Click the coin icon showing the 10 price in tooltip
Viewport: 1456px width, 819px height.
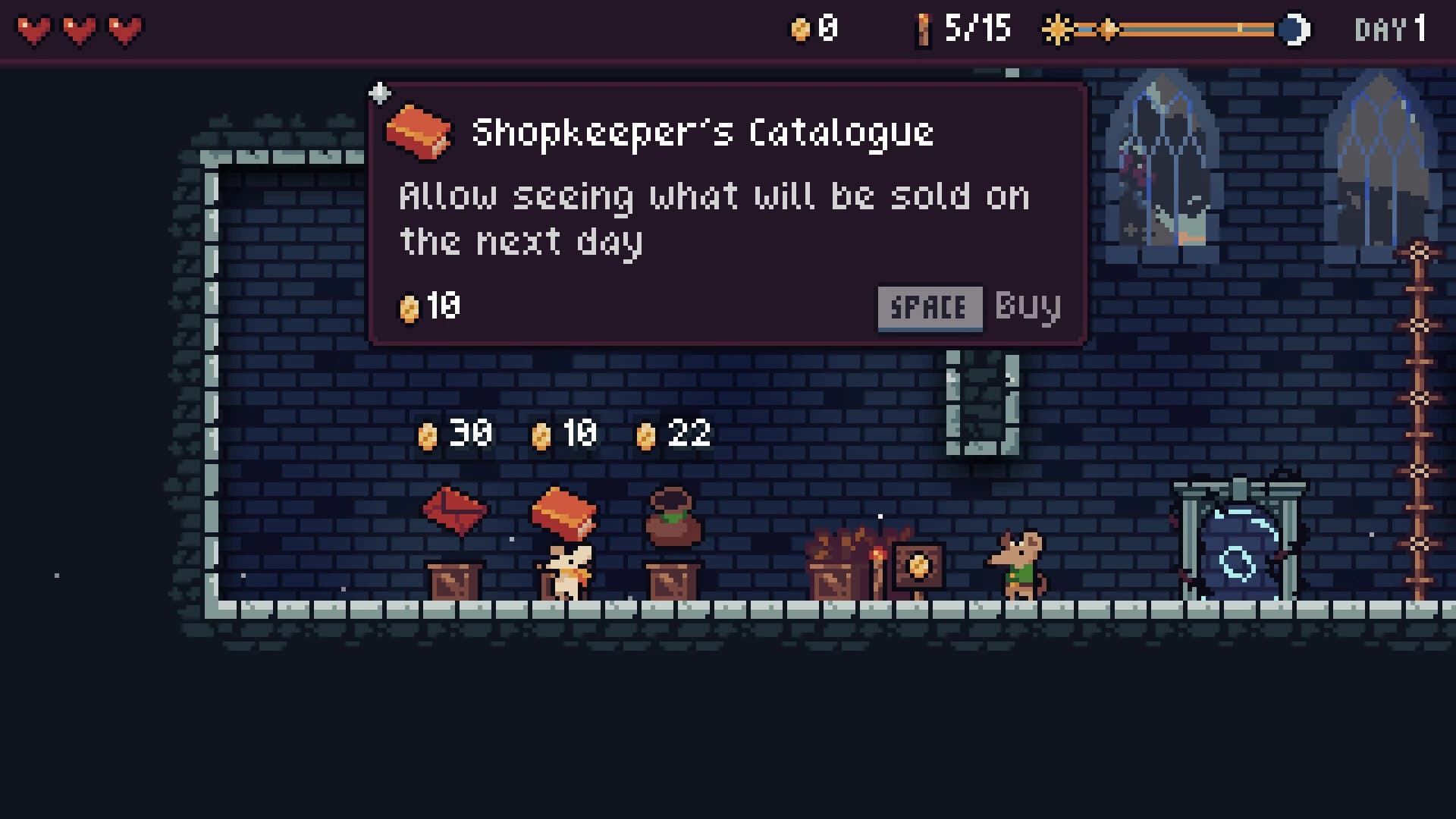point(410,307)
